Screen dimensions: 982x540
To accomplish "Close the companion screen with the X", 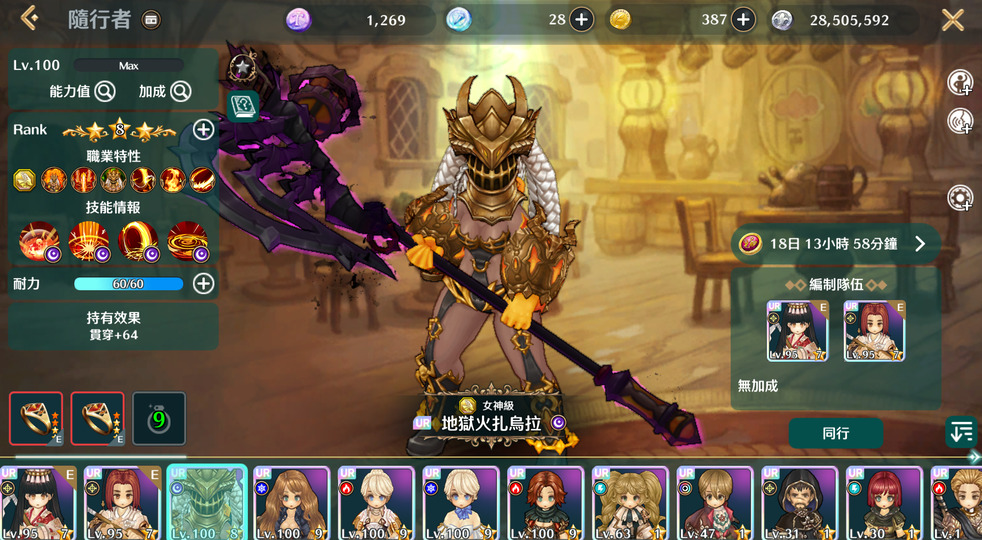I will click(952, 19).
